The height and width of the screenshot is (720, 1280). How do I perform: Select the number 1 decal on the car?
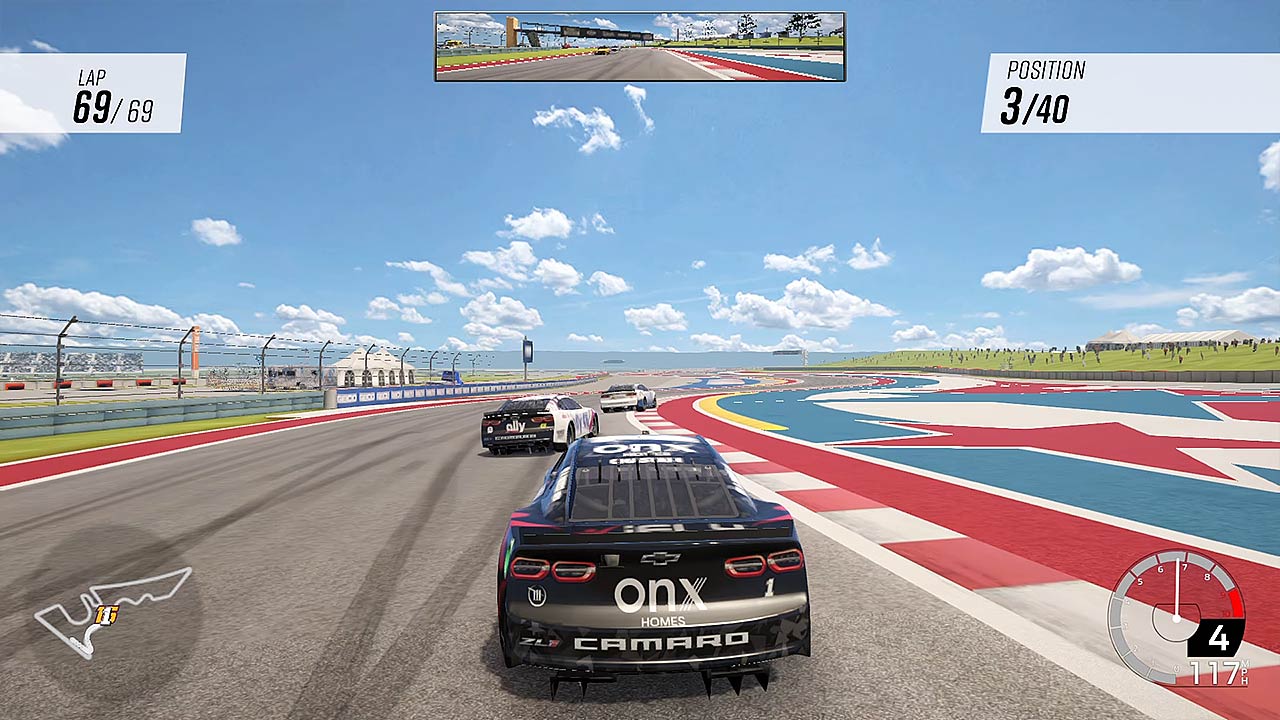(x=768, y=587)
